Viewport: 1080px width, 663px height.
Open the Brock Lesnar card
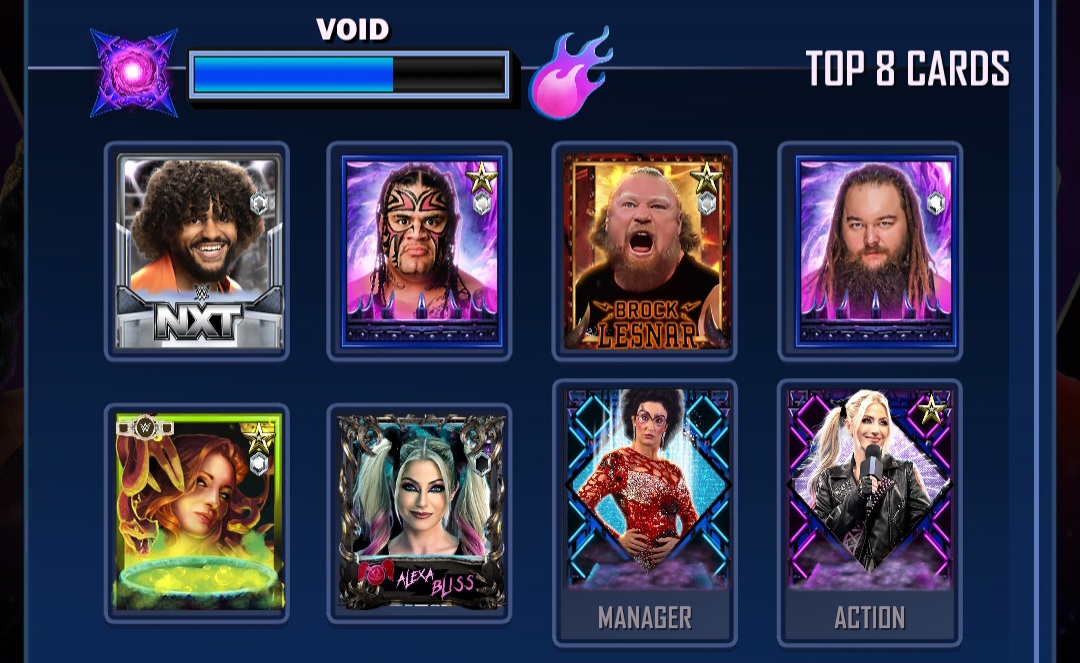tap(645, 252)
